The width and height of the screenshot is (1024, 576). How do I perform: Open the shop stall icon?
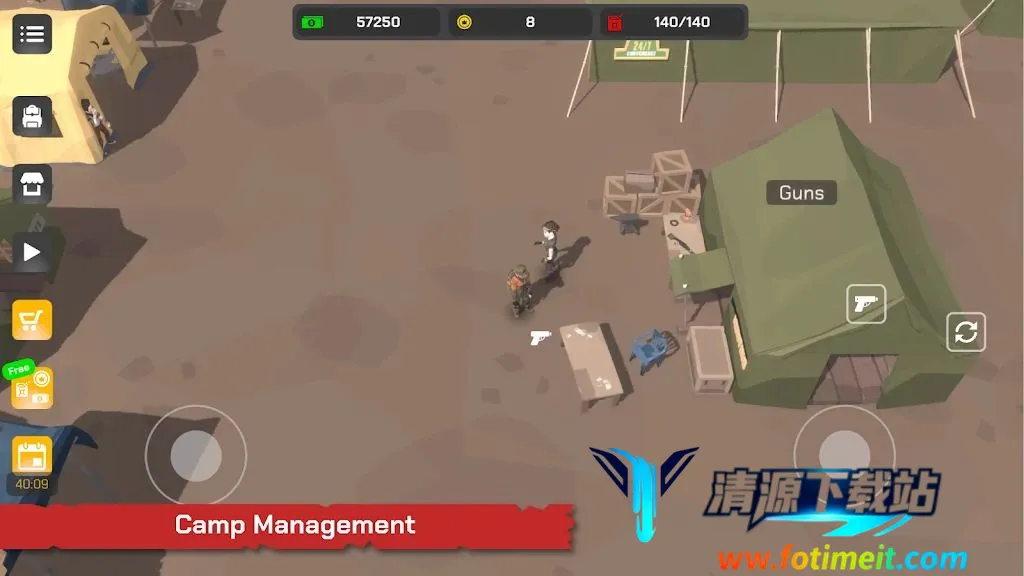32,185
